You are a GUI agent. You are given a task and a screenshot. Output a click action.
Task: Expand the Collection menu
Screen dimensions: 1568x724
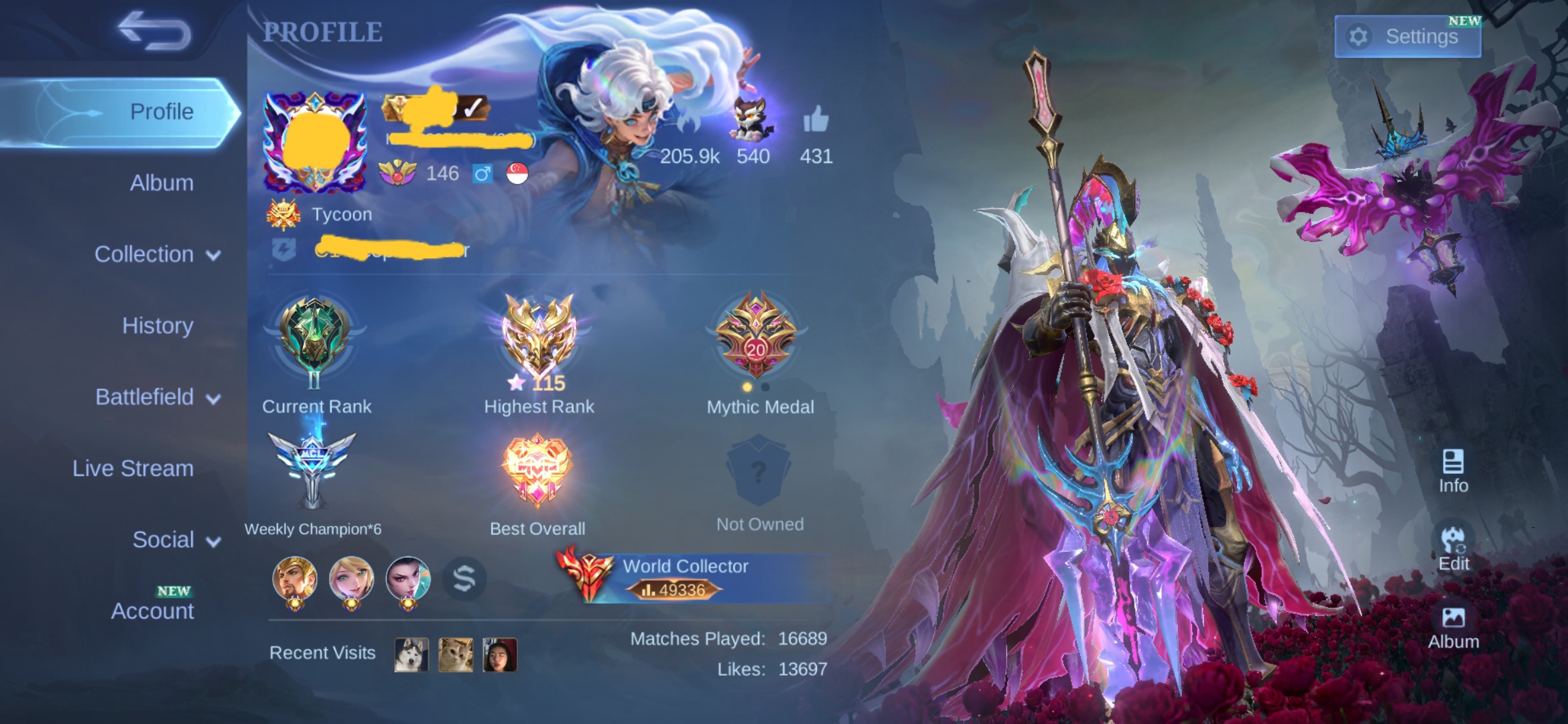(x=157, y=255)
